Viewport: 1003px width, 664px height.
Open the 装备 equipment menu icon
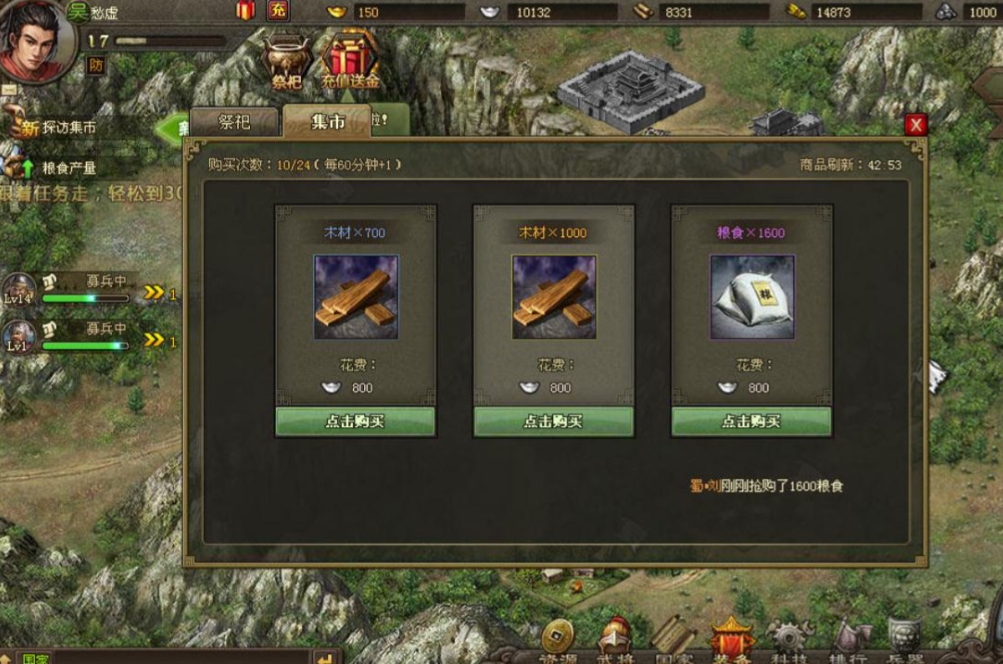[732, 639]
